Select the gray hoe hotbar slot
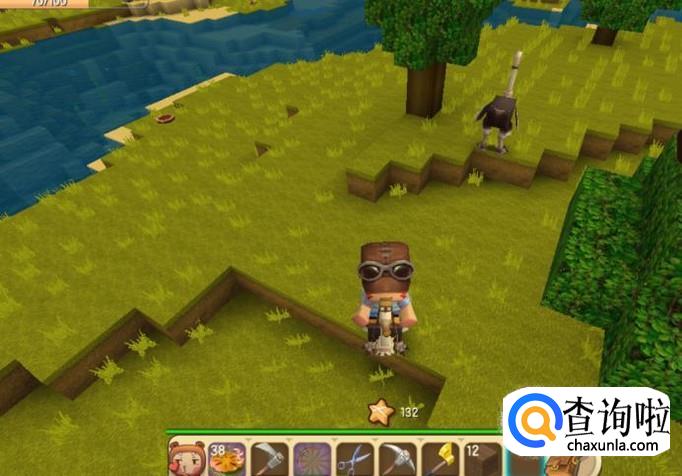Screen dimensions: 682x476 [x=269, y=459]
